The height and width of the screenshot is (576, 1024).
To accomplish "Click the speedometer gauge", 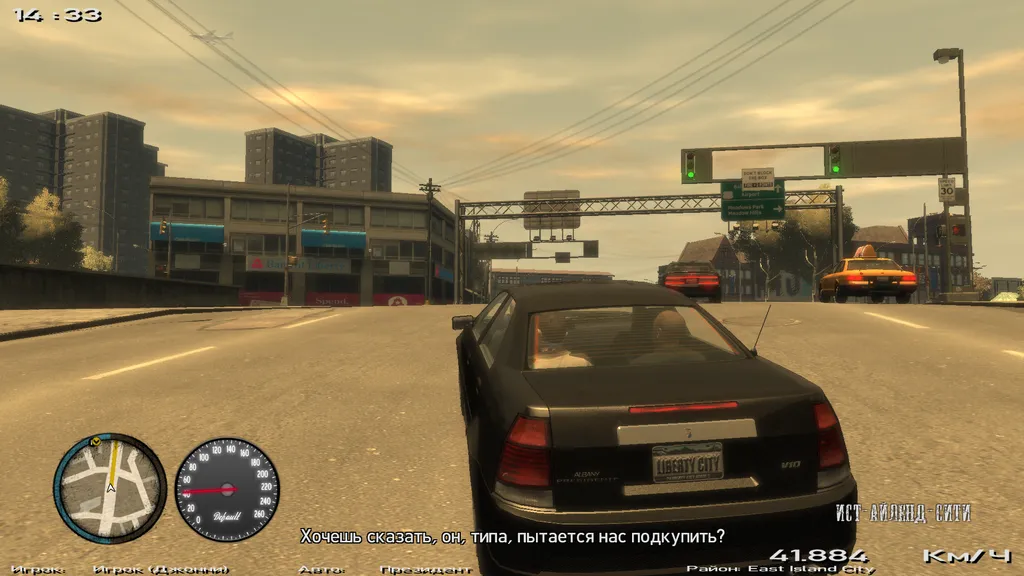I will pos(227,489).
